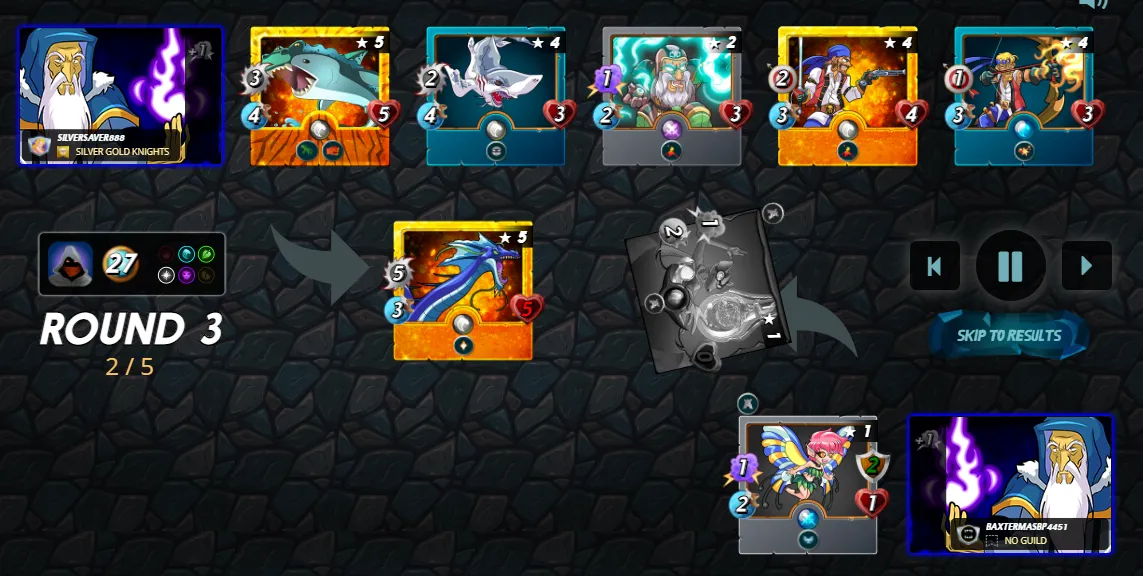Select the pirate captain with pistol card
Viewport: 1143px width, 576px height.
coord(848,95)
